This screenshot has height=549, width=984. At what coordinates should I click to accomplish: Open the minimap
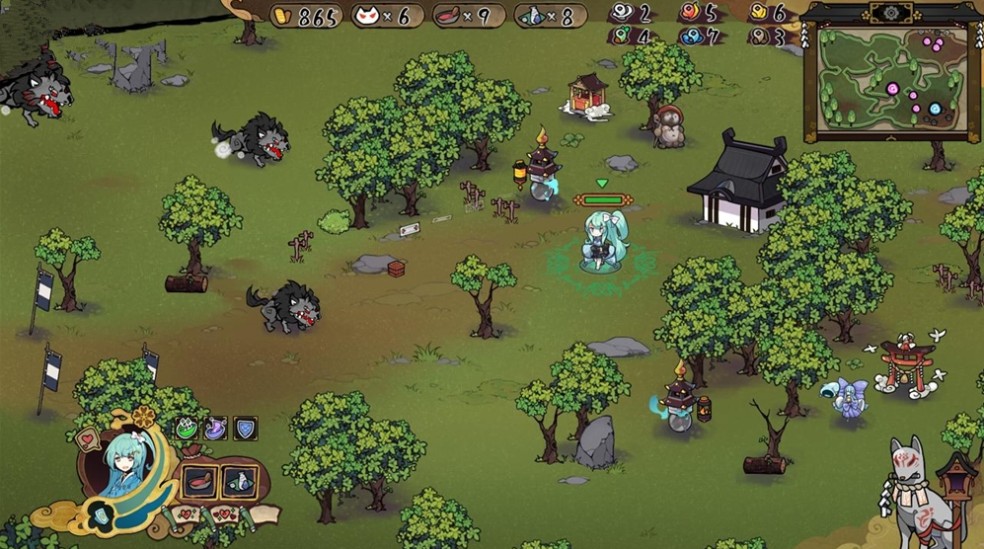(x=892, y=82)
